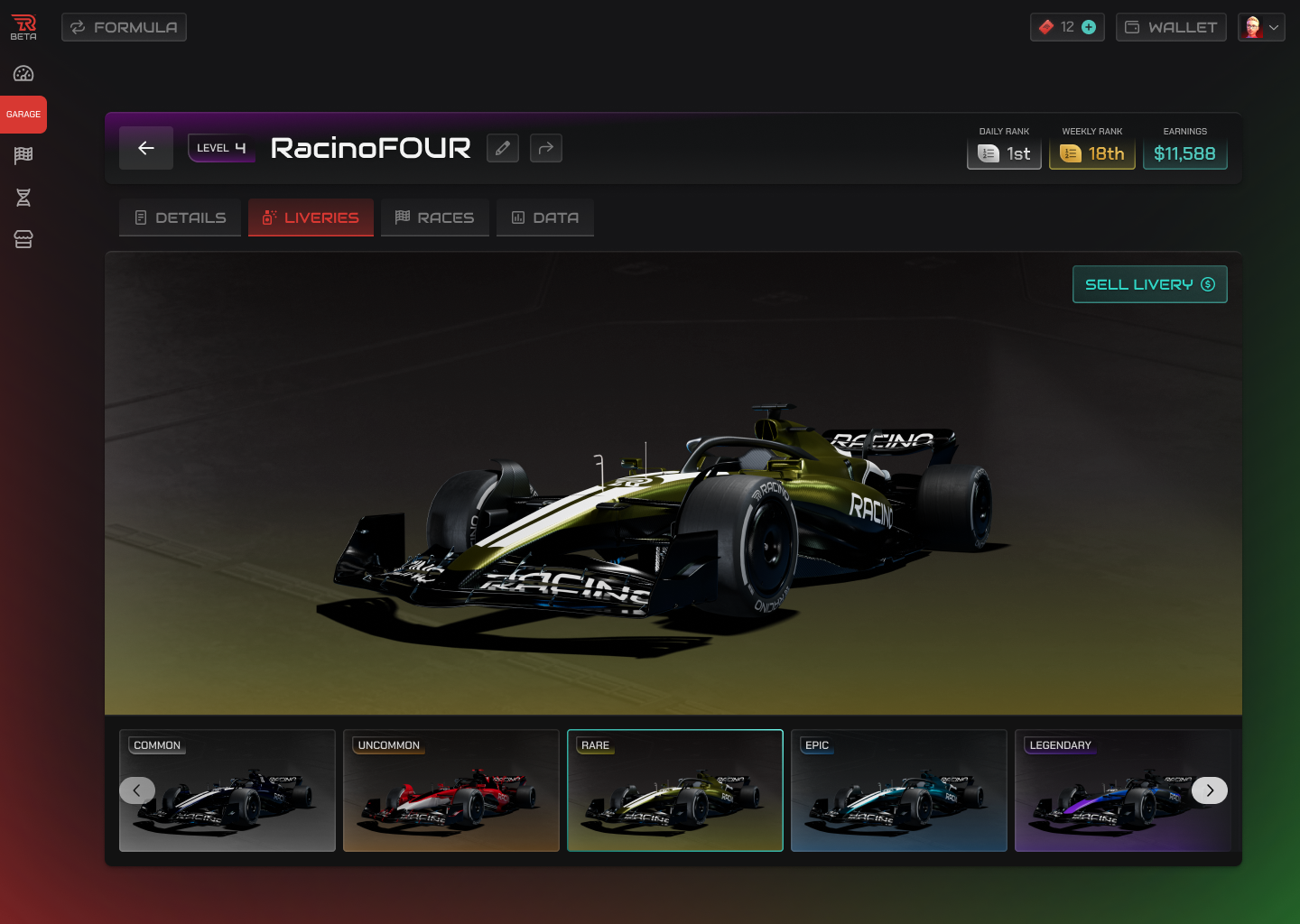
Task: Switch to the Details tab
Action: [x=180, y=217]
